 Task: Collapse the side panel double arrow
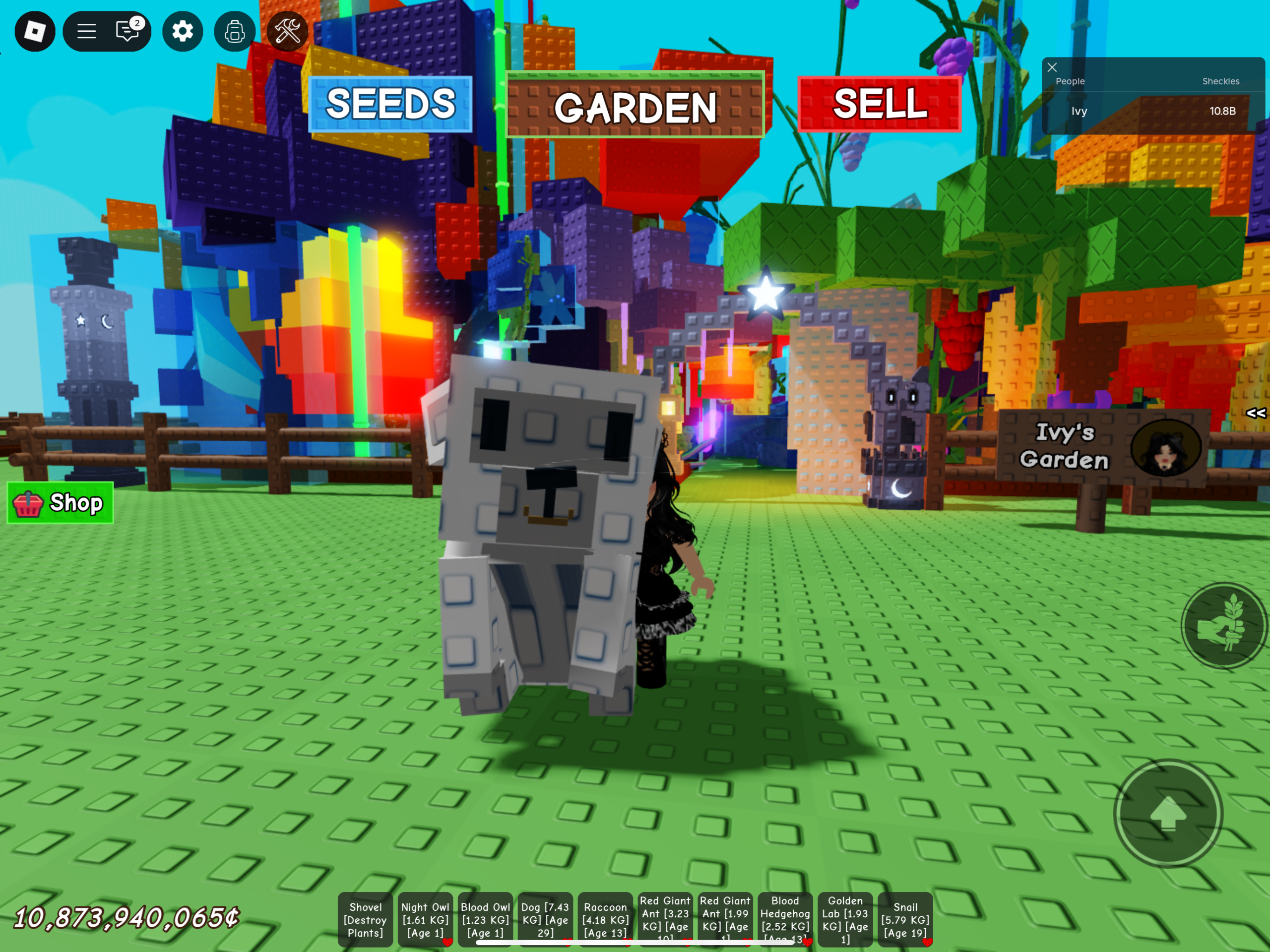1256,413
